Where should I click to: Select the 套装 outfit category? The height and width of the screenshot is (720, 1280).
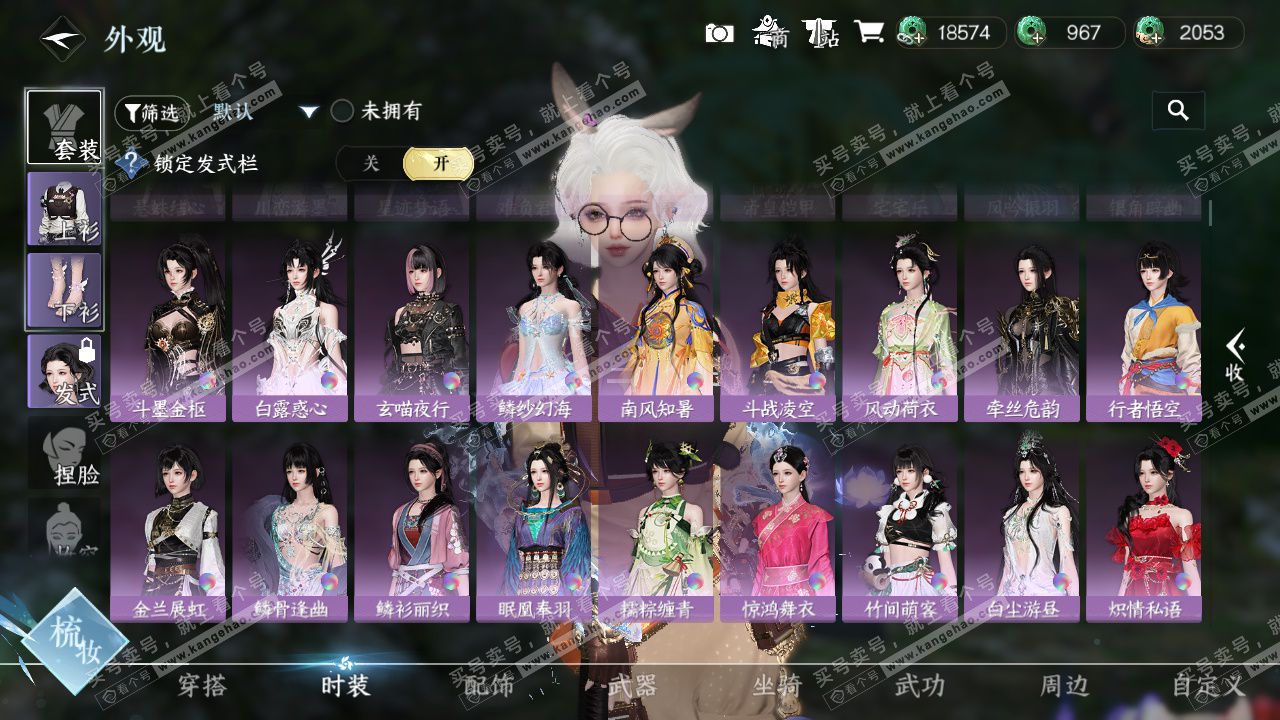click(x=64, y=127)
